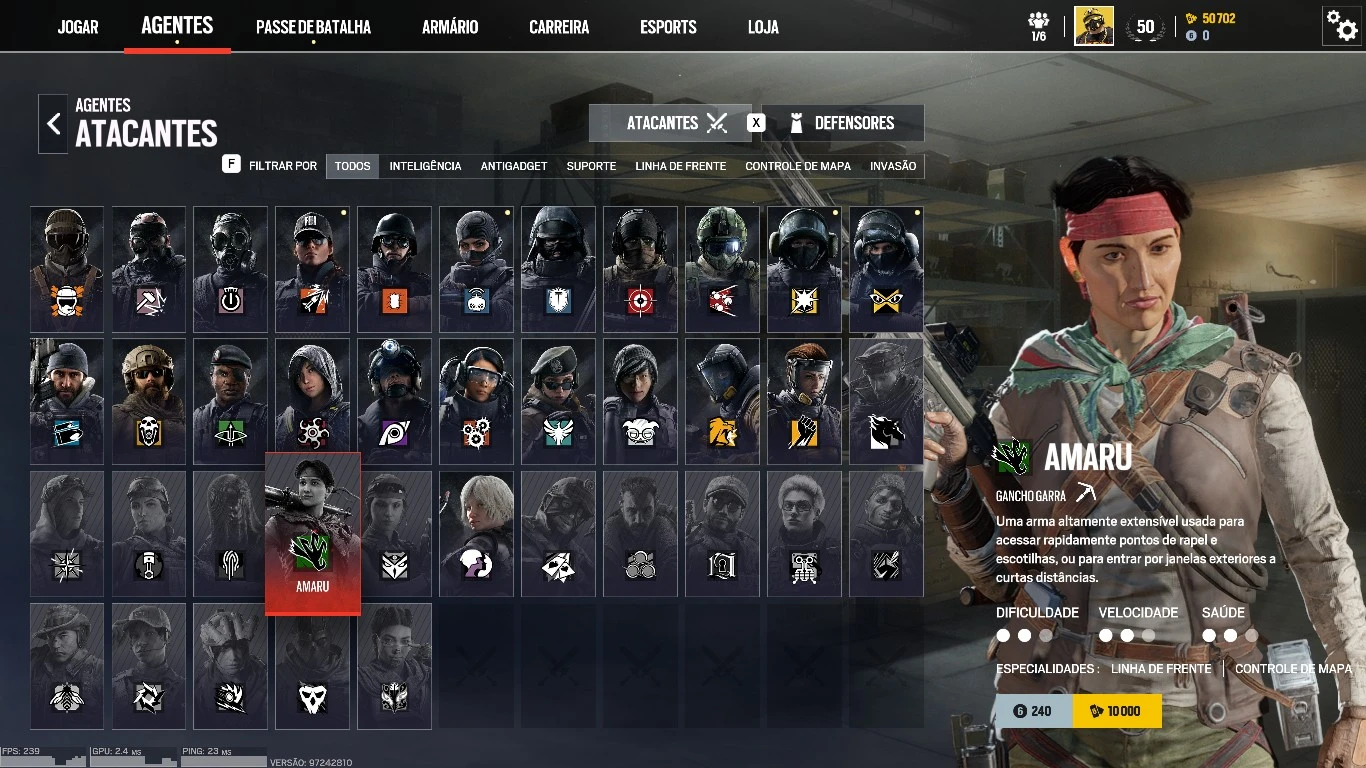Open the Esports section
This screenshot has width=1366, height=768.
(x=668, y=27)
